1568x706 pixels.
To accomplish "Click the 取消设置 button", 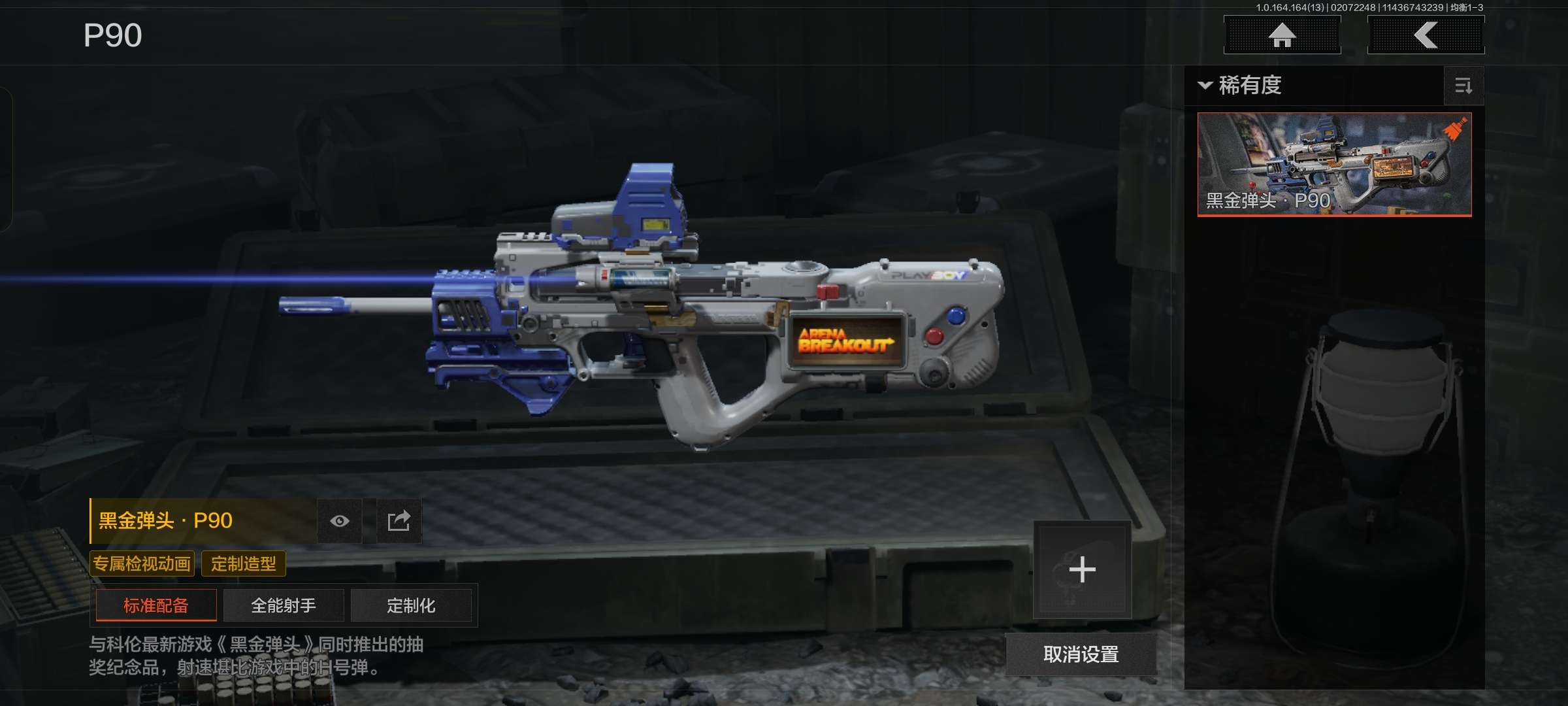I will (1081, 654).
